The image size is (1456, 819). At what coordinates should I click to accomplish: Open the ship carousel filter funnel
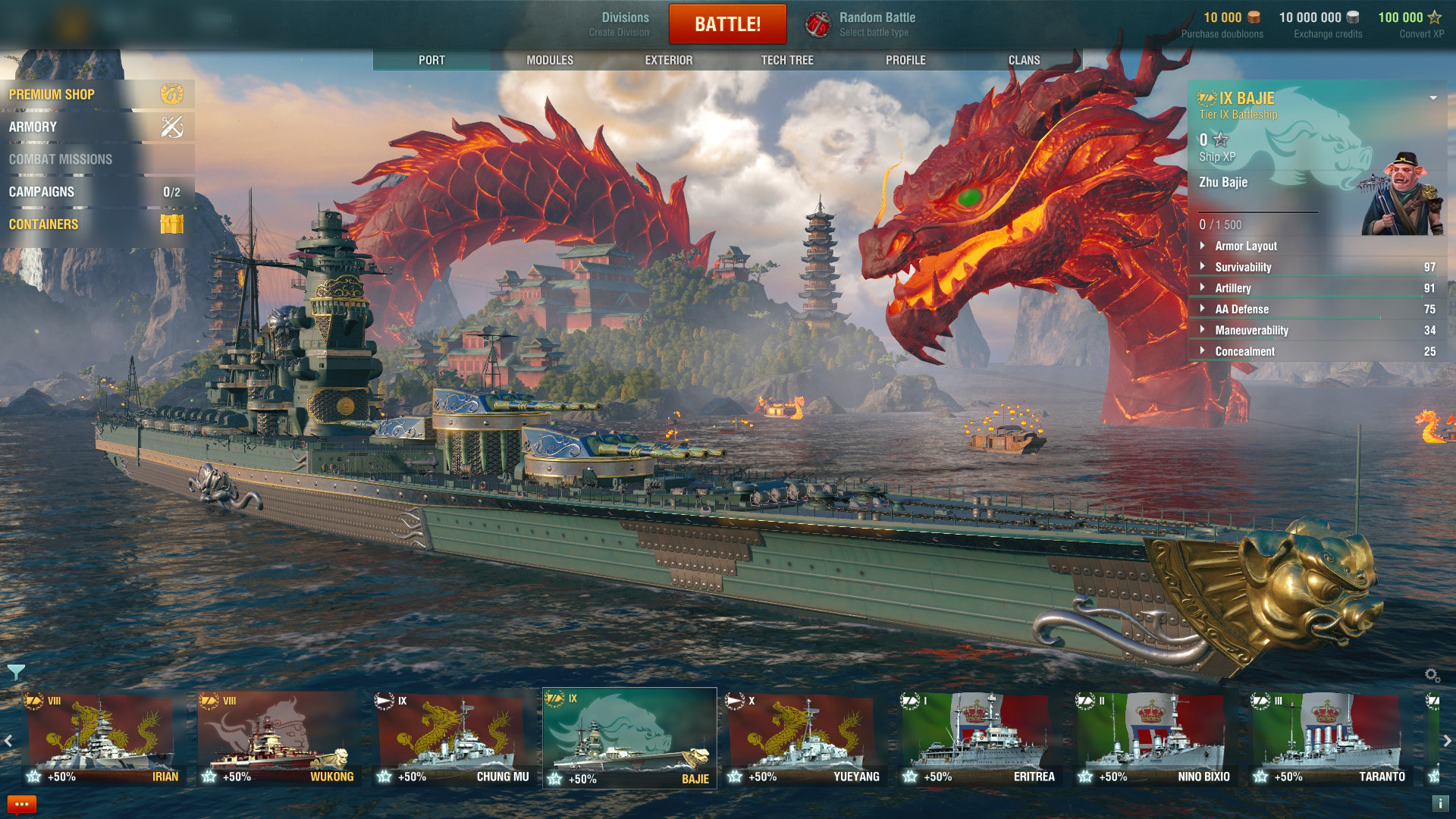pos(16,672)
